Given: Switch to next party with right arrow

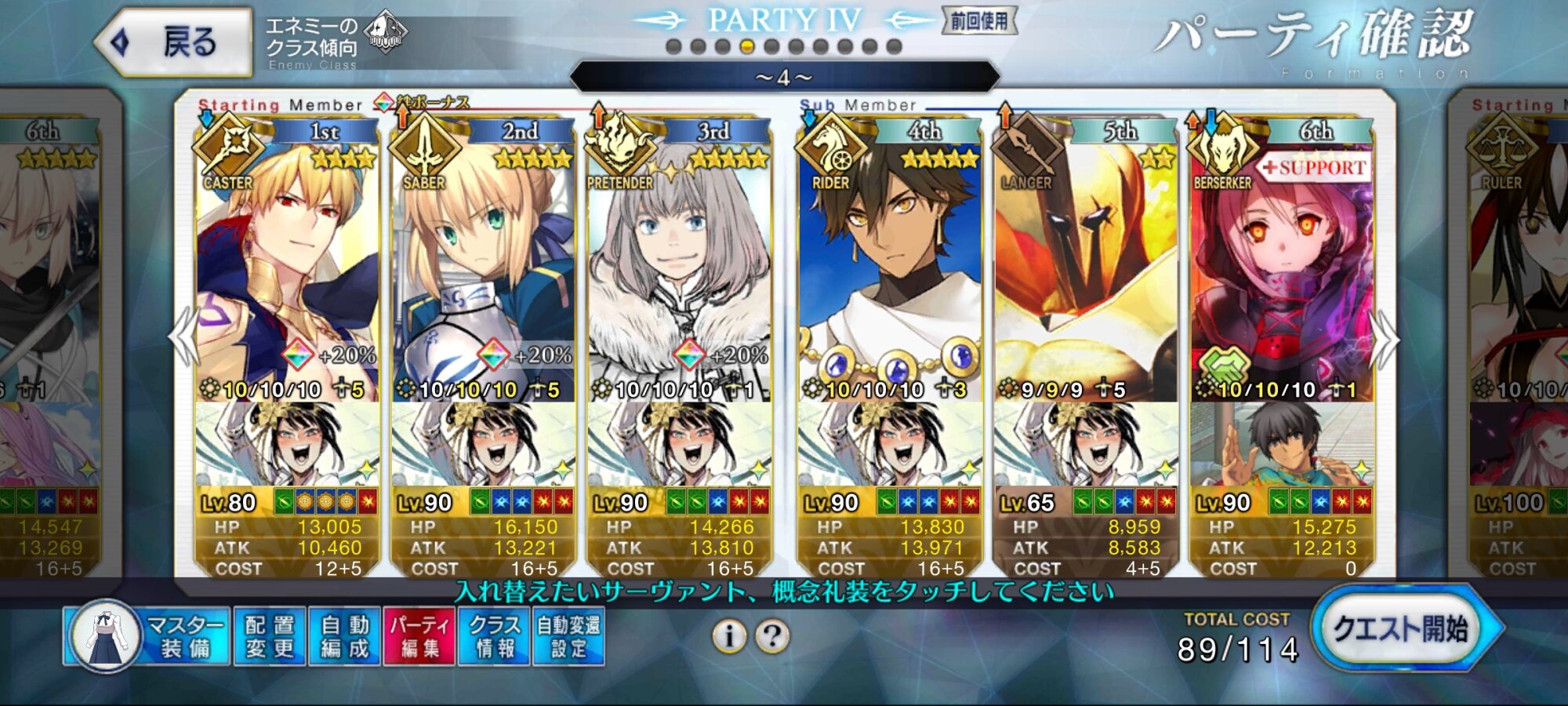Looking at the screenshot, I should [1385, 339].
